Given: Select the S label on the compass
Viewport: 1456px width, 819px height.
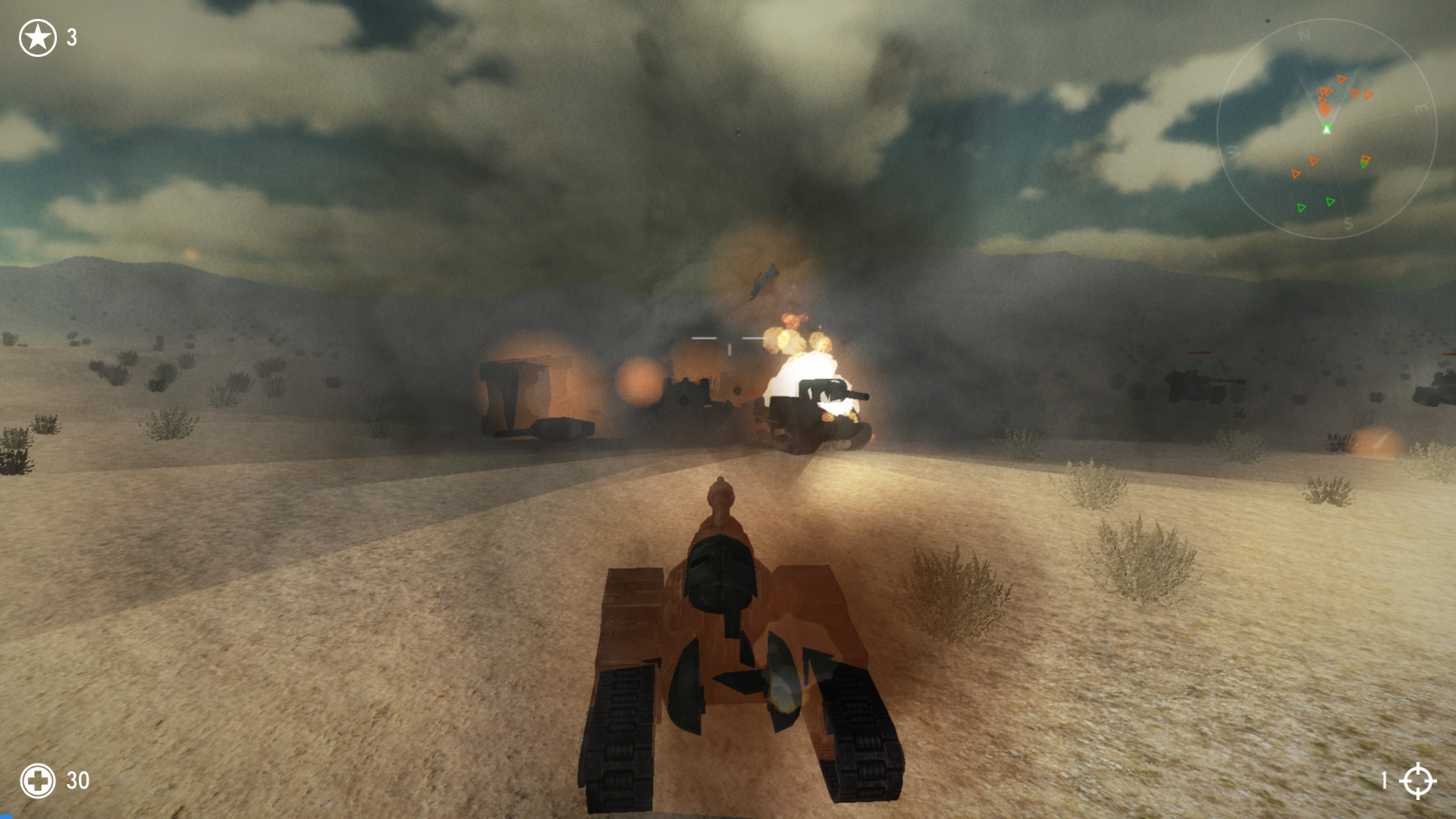Looking at the screenshot, I should pos(1350,223).
